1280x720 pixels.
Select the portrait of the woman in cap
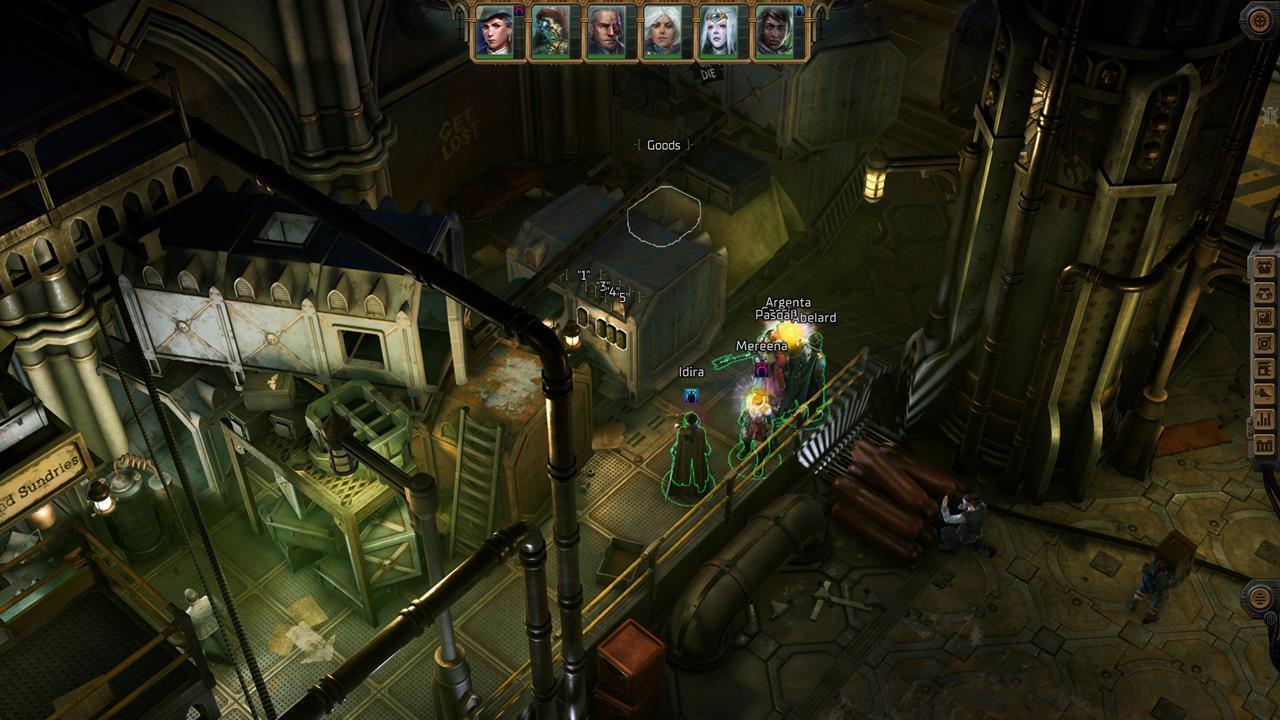click(x=494, y=32)
